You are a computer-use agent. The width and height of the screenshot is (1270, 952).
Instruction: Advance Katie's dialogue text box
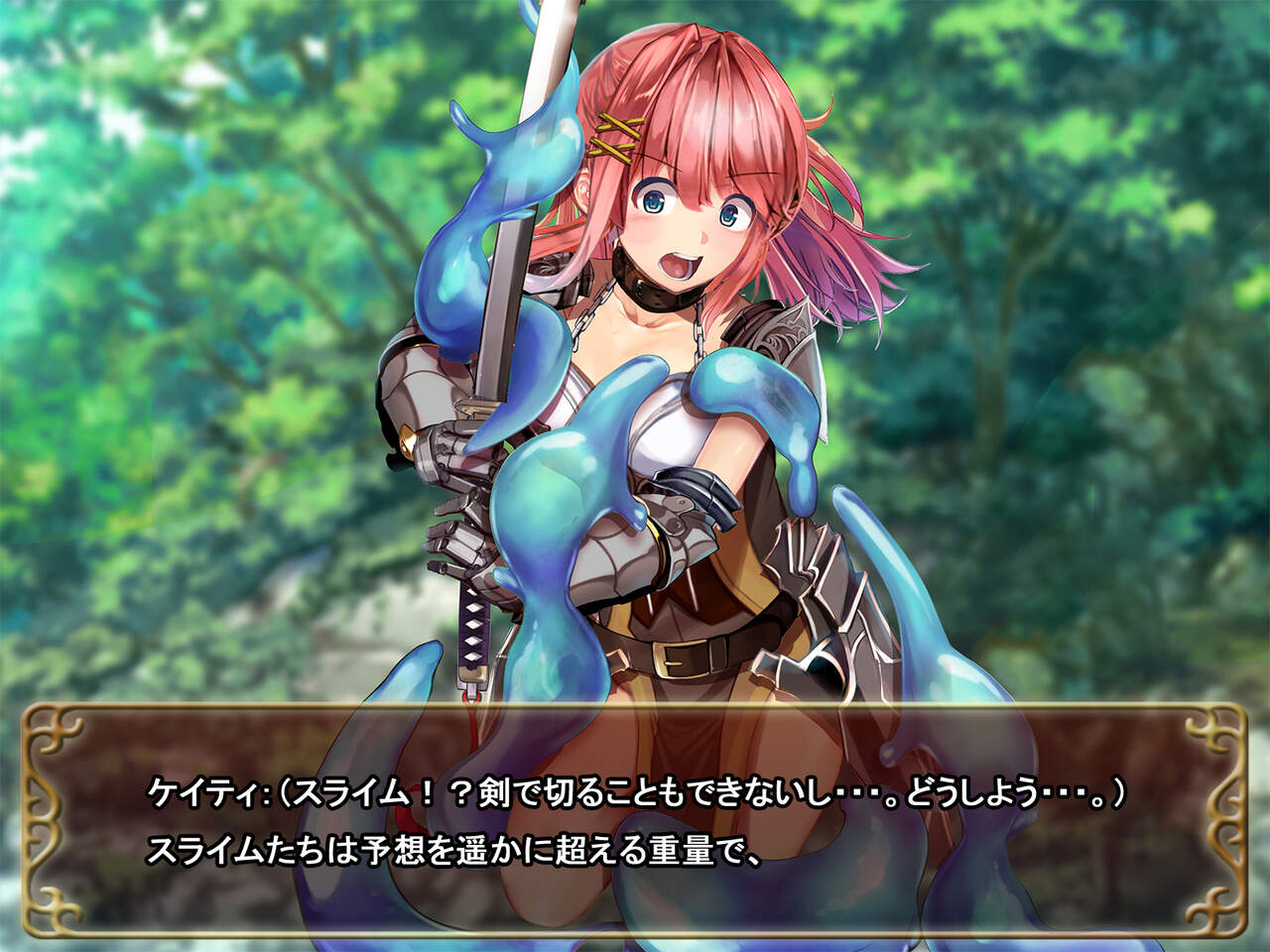coord(635,821)
